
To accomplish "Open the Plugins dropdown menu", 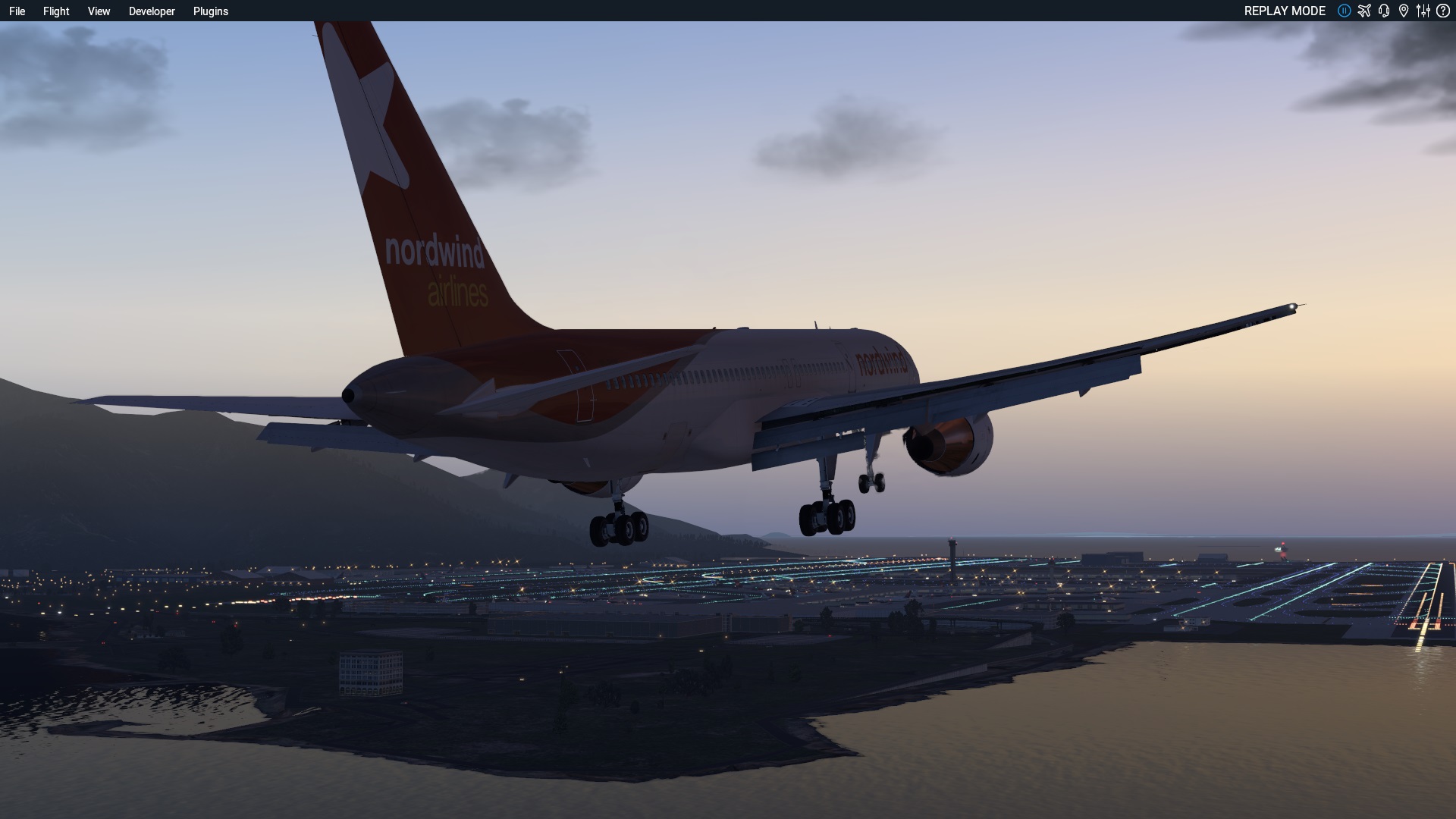I will (211, 11).
